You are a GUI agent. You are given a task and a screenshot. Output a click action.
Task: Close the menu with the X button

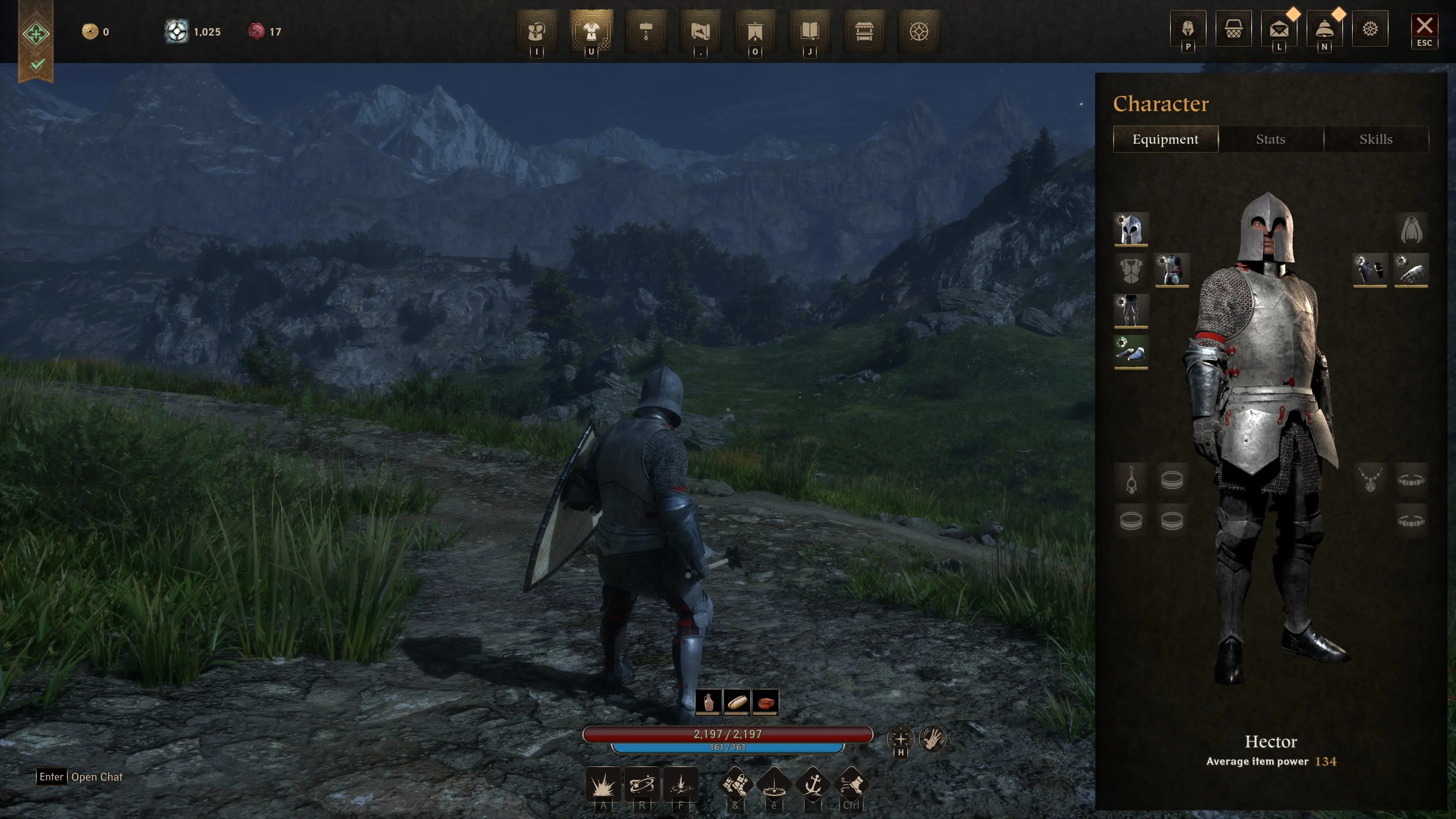click(1424, 27)
